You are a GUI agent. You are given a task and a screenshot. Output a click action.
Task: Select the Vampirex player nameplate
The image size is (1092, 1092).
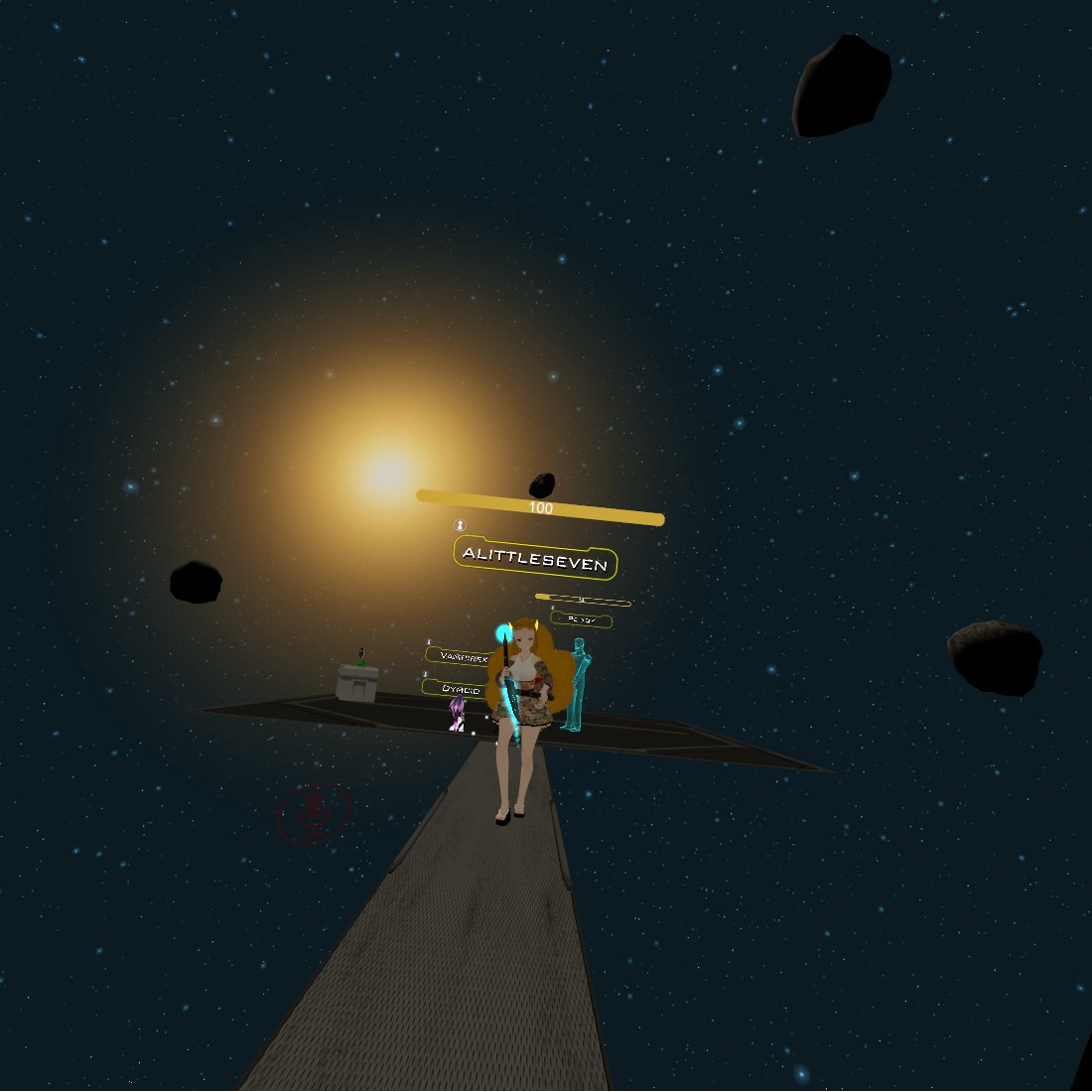coord(460,656)
